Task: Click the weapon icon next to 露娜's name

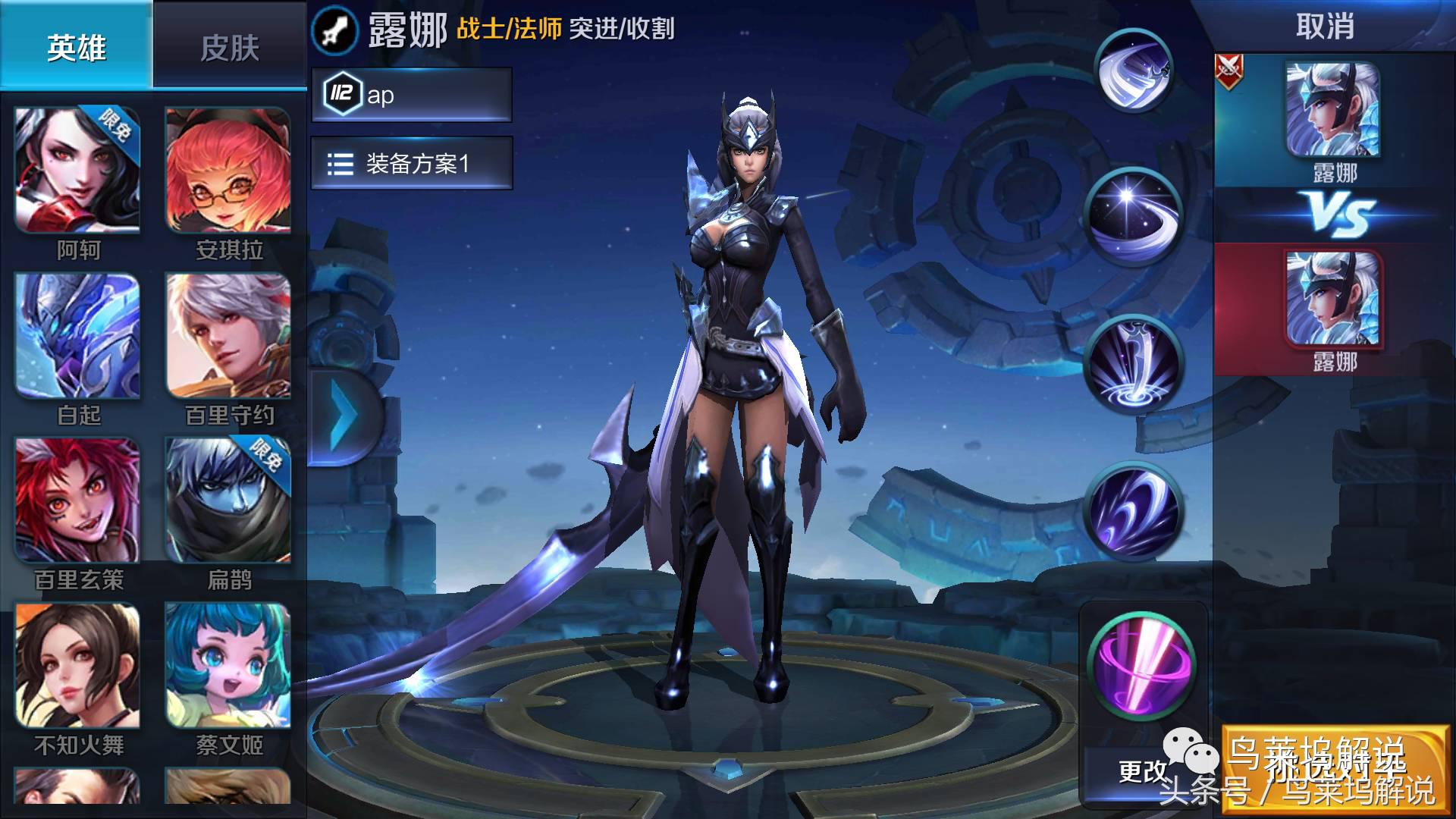Action: (334, 31)
